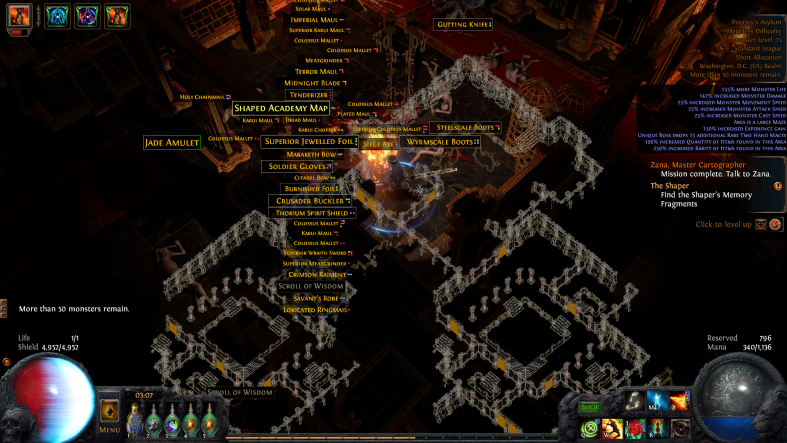
Task: Pick up the Thorium Spirit Shield label
Action: (312, 213)
